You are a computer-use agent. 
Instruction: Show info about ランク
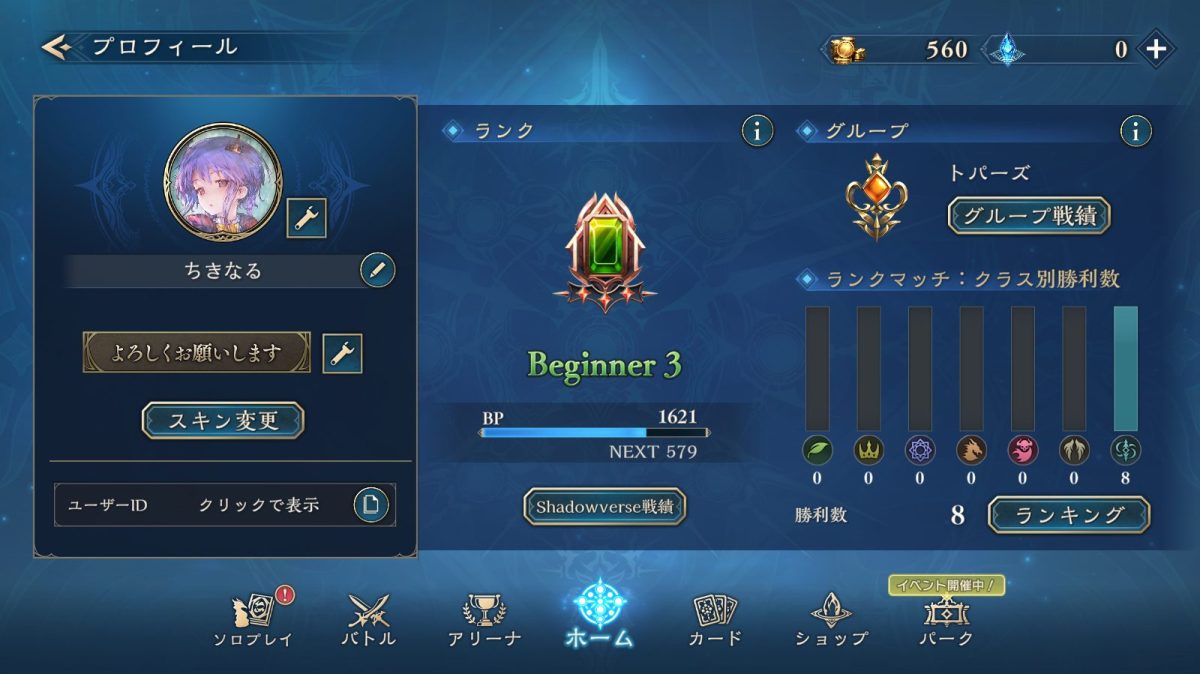757,130
